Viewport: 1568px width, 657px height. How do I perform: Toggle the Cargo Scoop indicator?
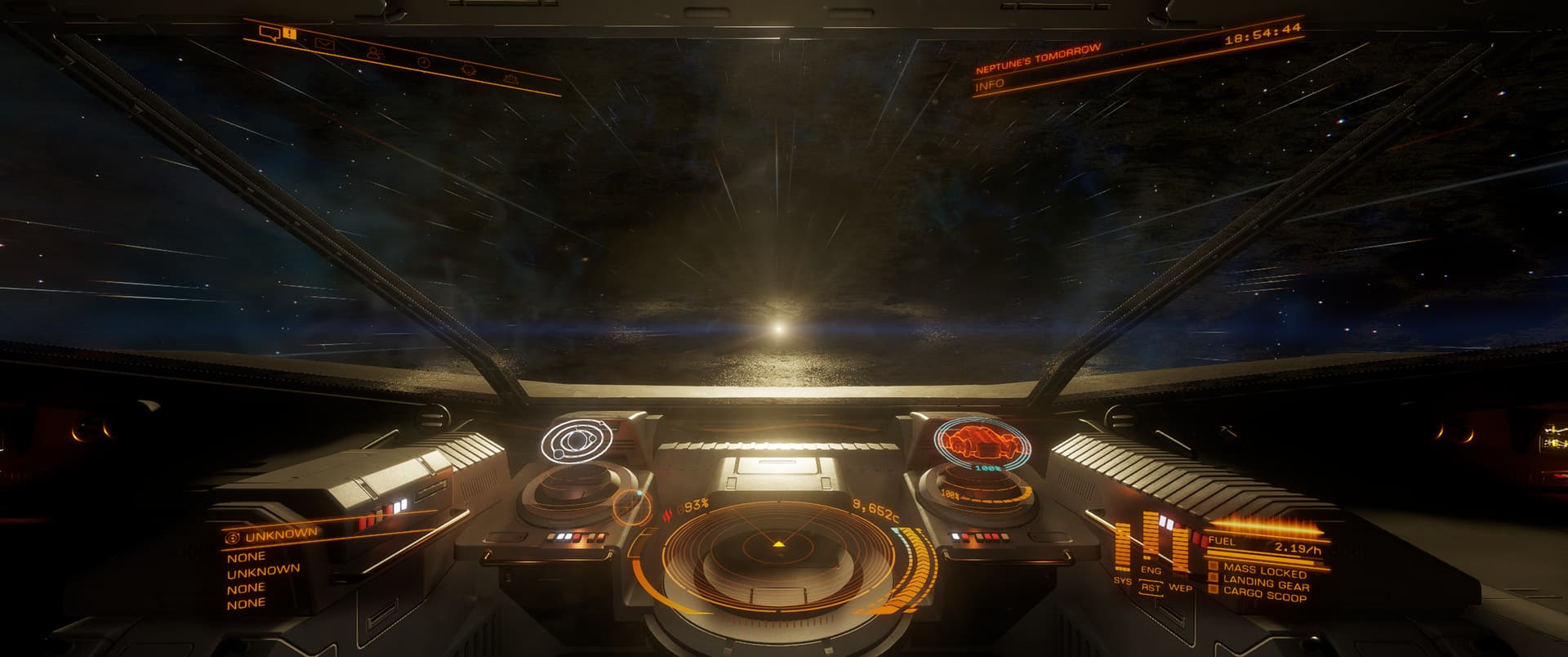point(1264,596)
